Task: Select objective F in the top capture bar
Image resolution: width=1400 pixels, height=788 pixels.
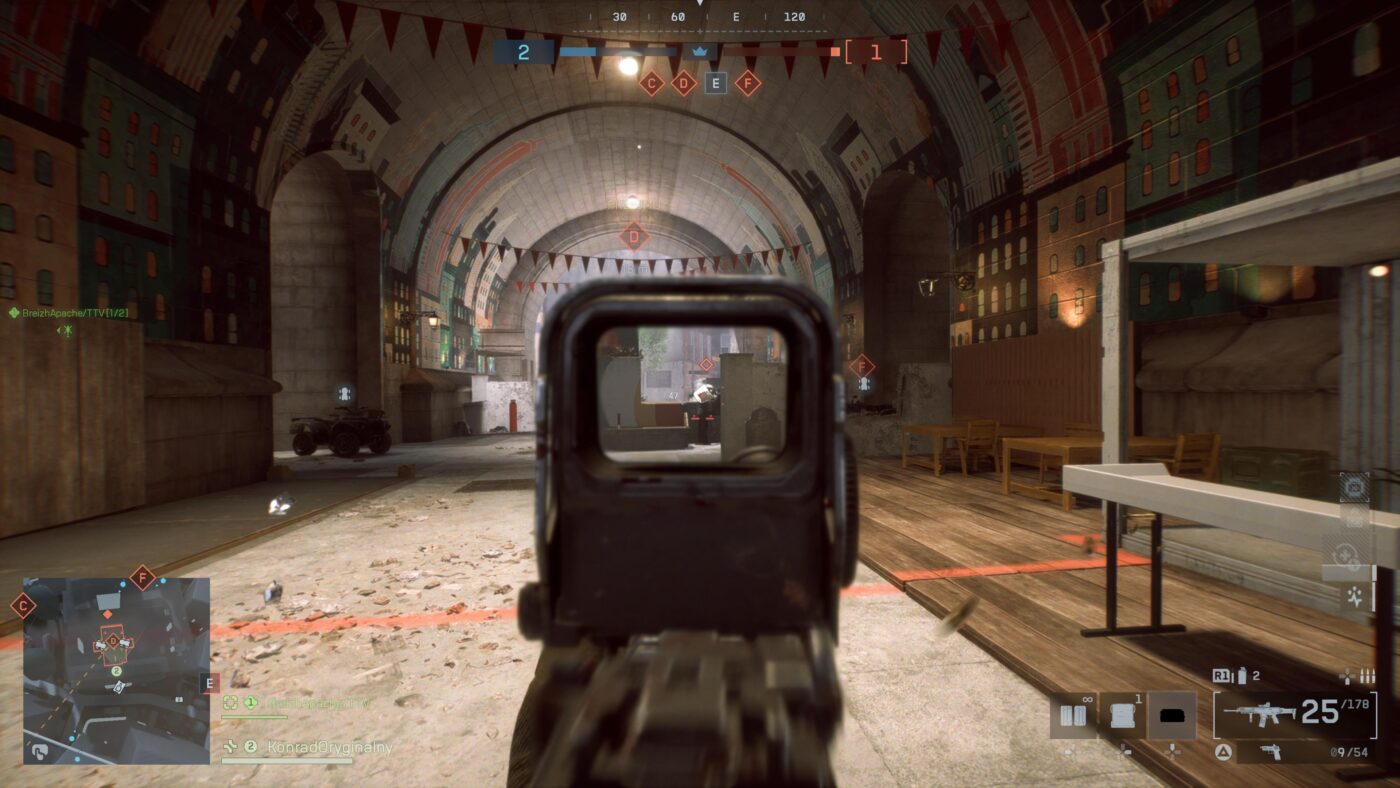Action: pyautogui.click(x=747, y=83)
